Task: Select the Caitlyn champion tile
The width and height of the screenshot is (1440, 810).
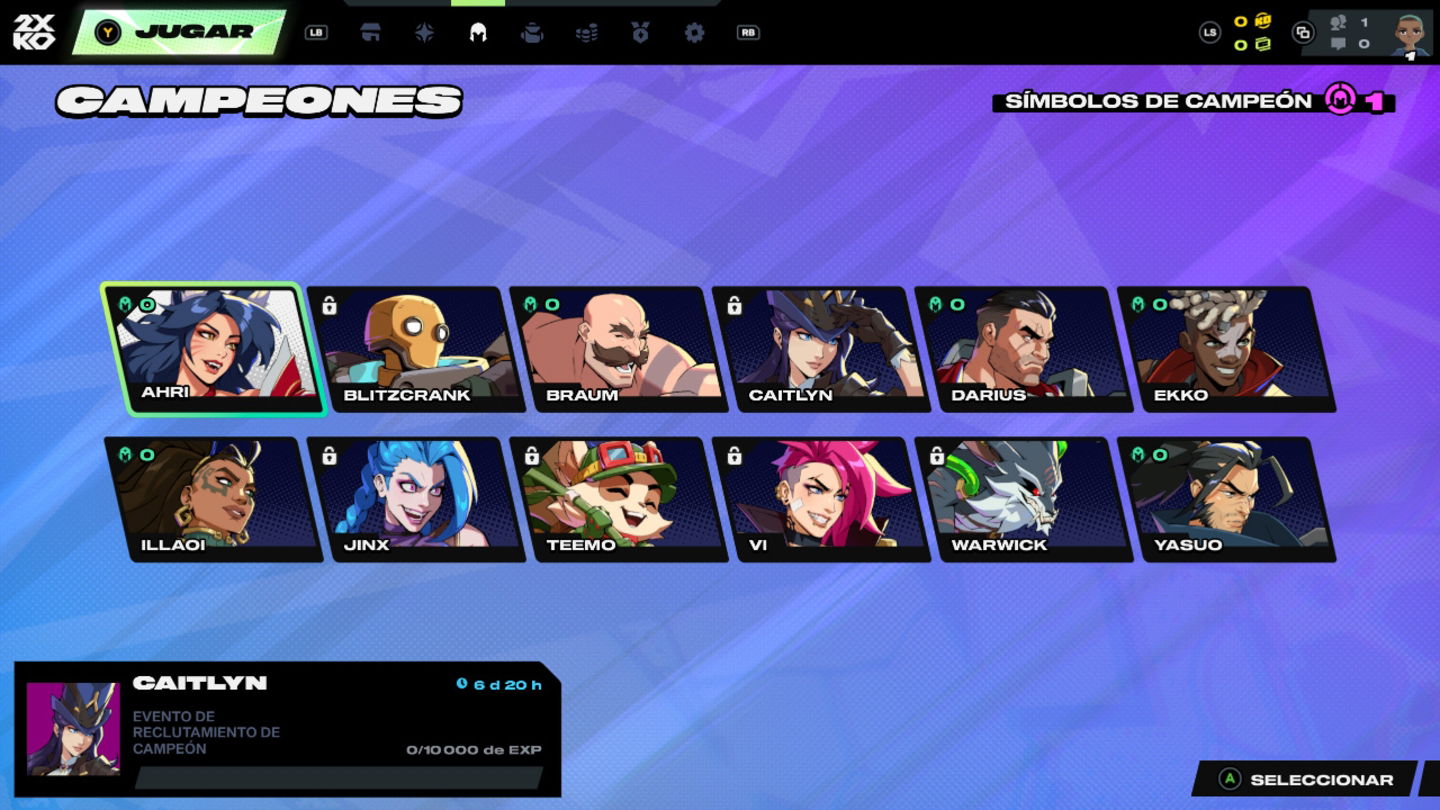Action: pyautogui.click(x=822, y=348)
